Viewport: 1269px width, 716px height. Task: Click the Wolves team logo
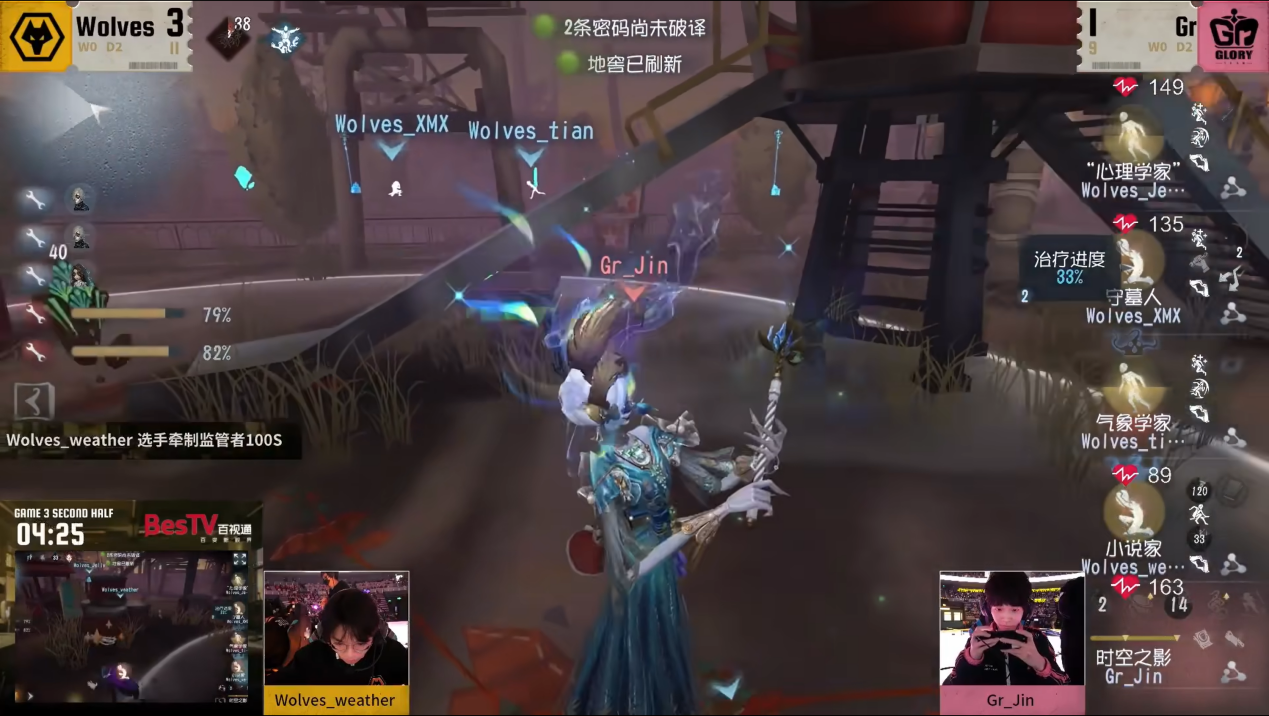(36, 37)
